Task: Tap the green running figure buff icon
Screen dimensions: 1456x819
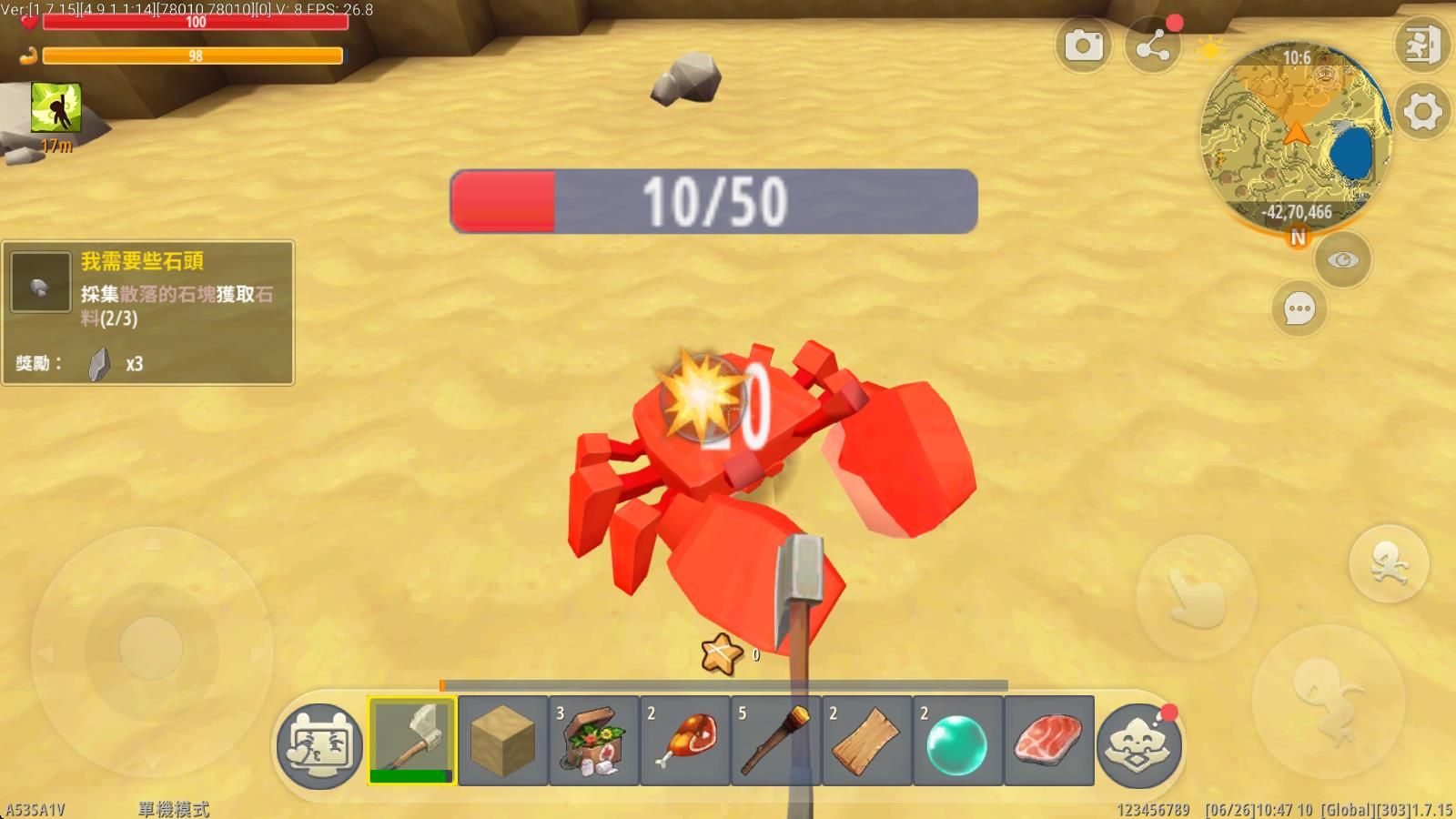Action: click(x=56, y=107)
